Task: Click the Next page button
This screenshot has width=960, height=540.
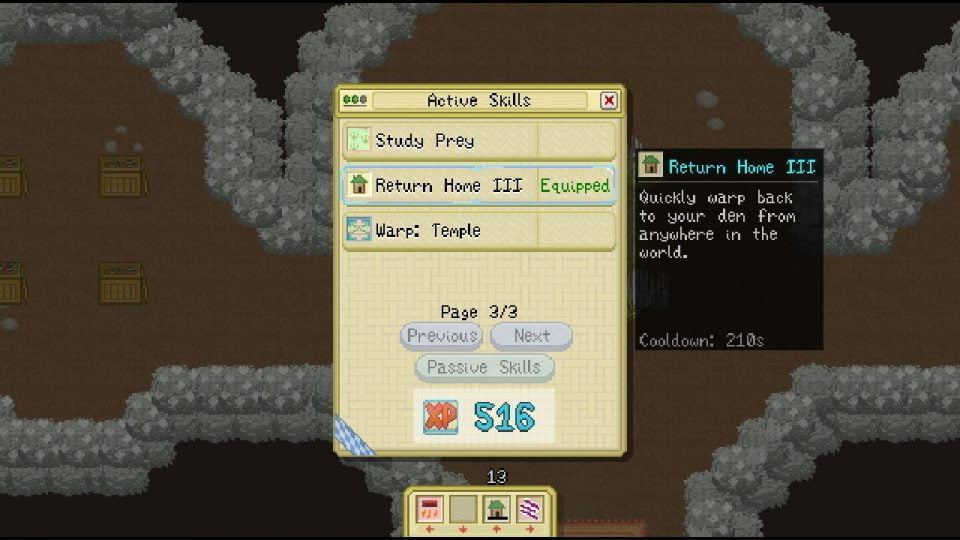Action: point(531,336)
